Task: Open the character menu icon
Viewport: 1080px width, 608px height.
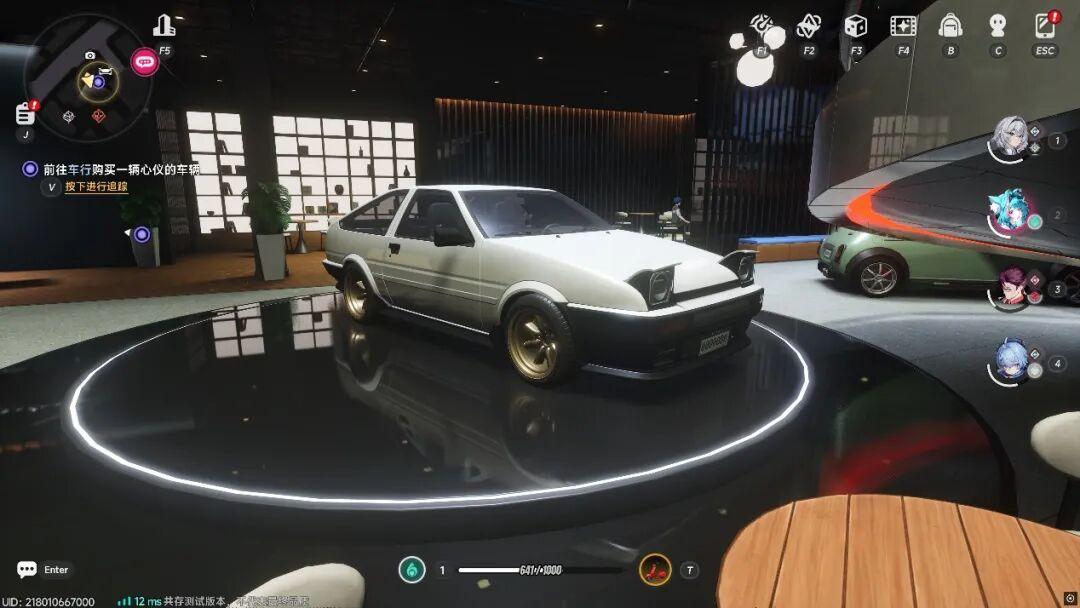Action: [997, 26]
